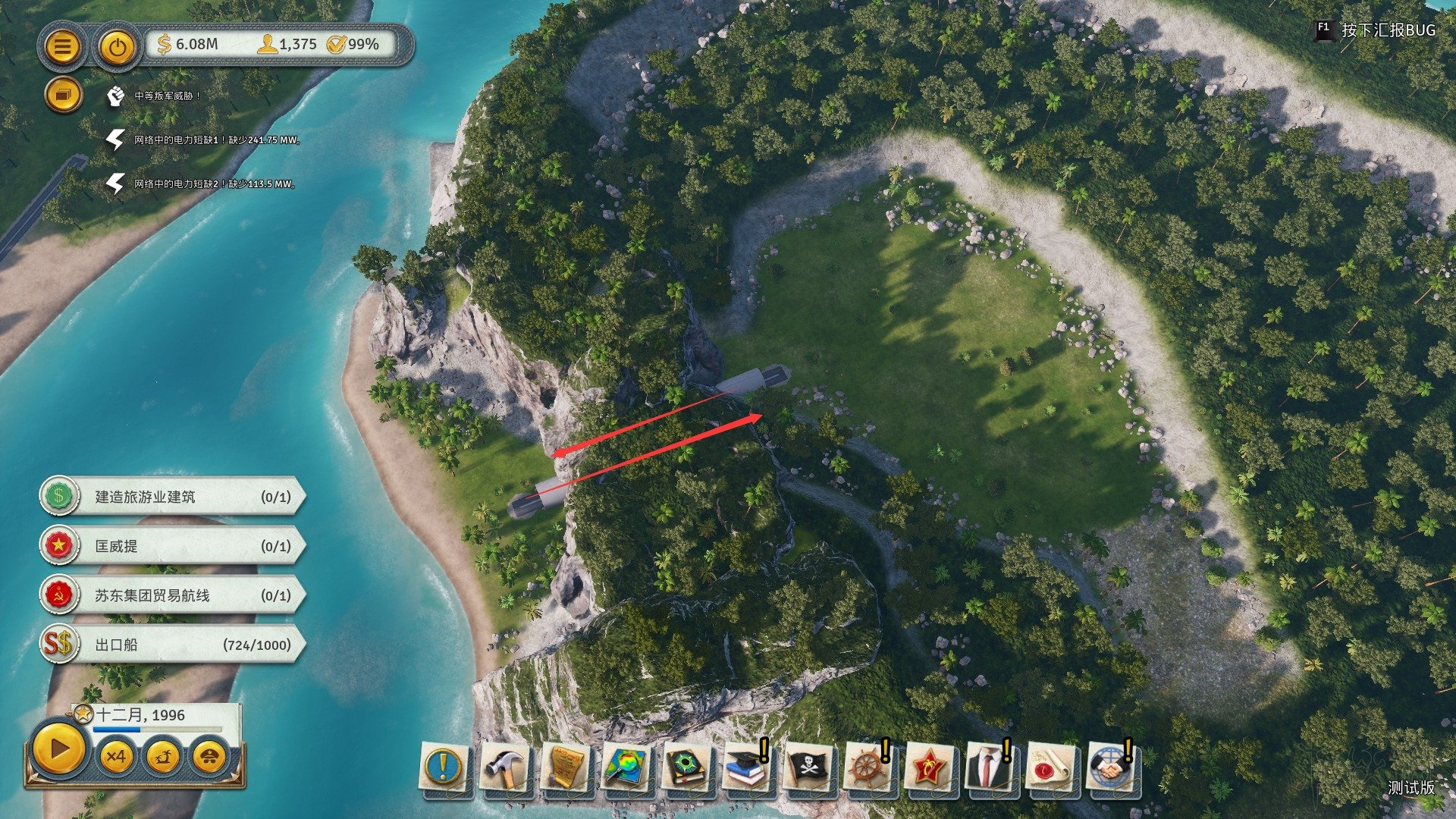Open the hammer construction menu
The width and height of the screenshot is (1456, 819).
click(x=506, y=767)
